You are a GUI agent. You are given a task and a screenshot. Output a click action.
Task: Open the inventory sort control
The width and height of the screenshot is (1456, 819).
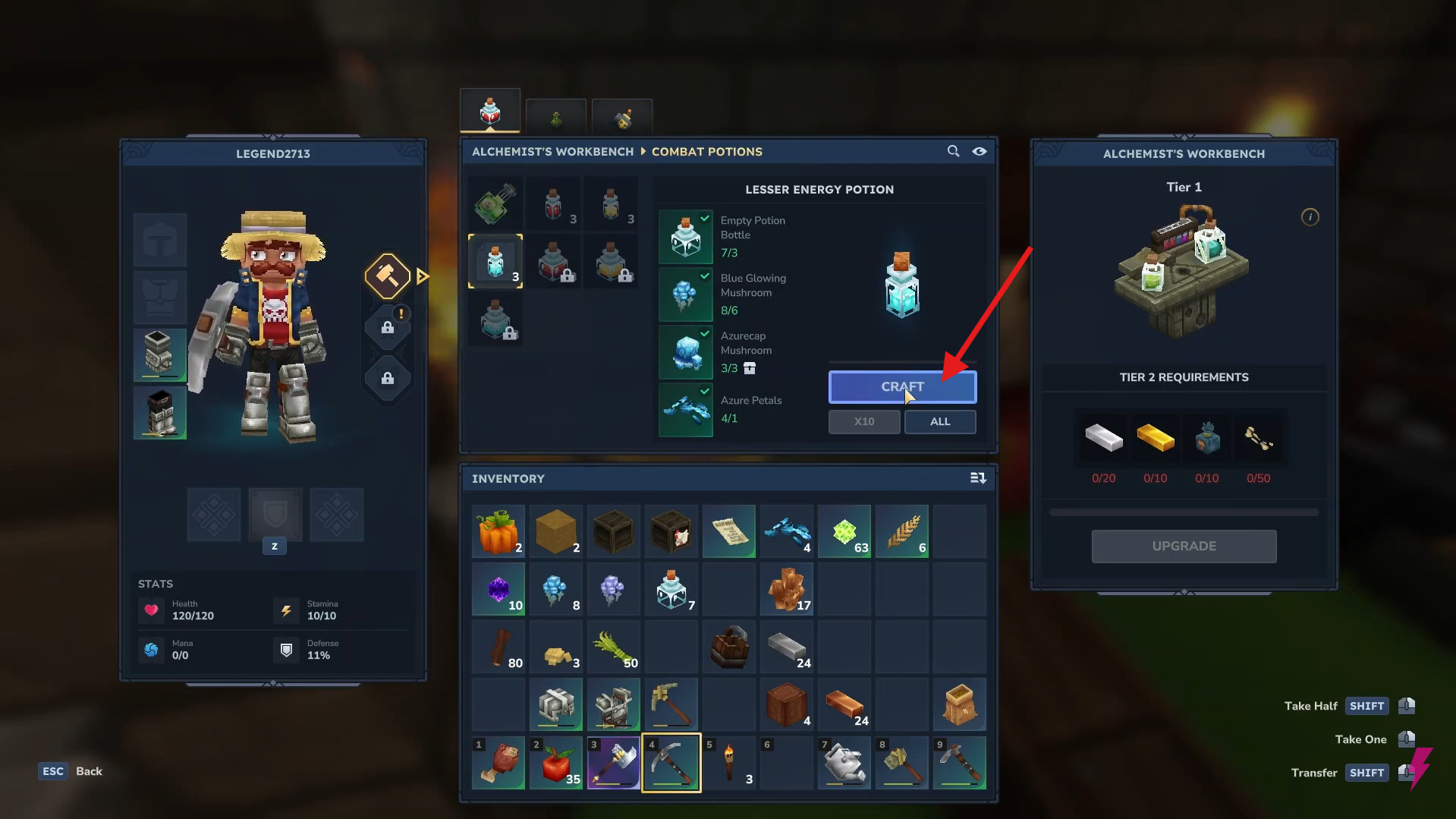pyautogui.click(x=978, y=478)
